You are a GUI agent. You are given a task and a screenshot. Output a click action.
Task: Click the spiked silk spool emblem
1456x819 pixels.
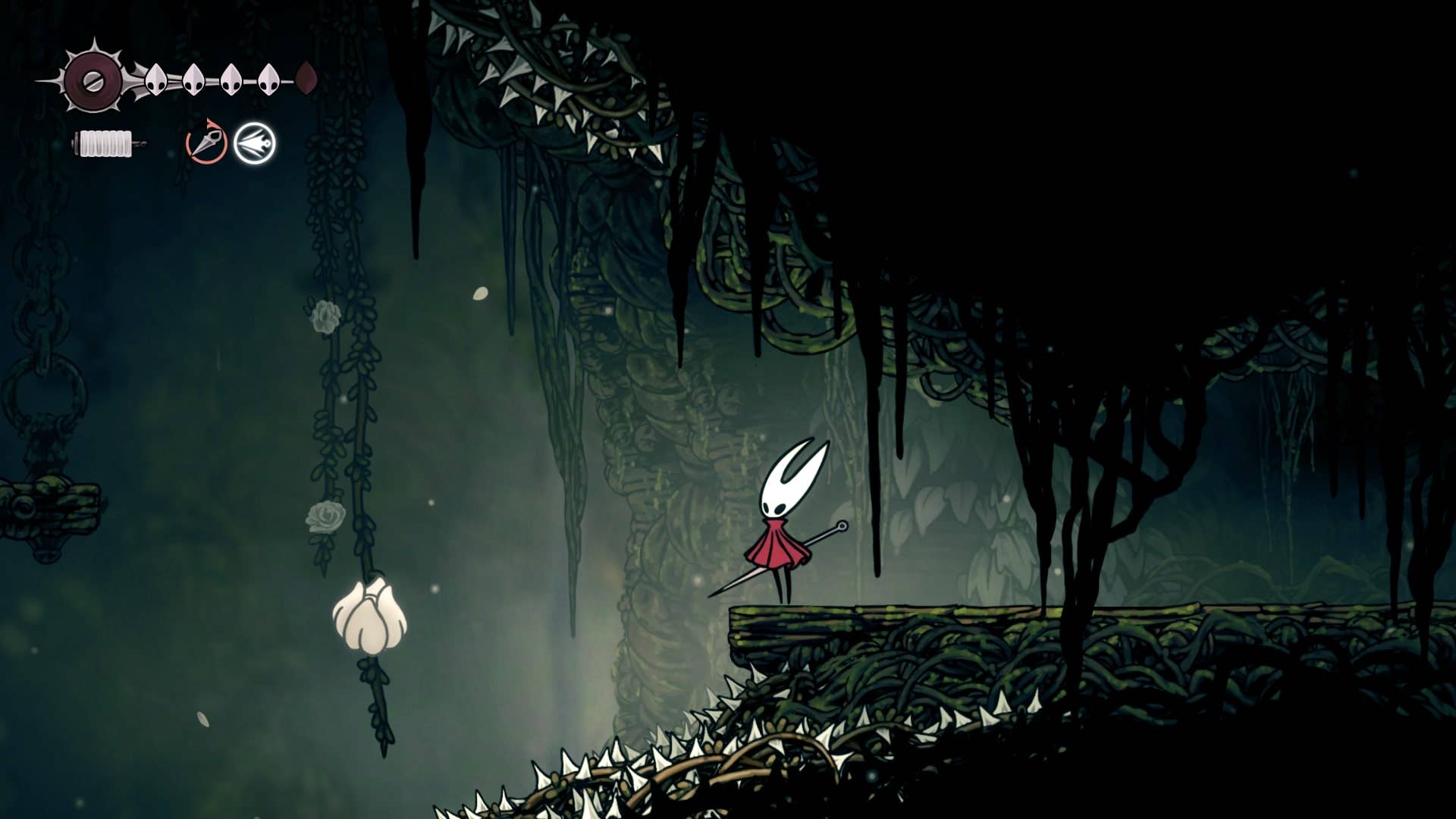[x=93, y=80]
